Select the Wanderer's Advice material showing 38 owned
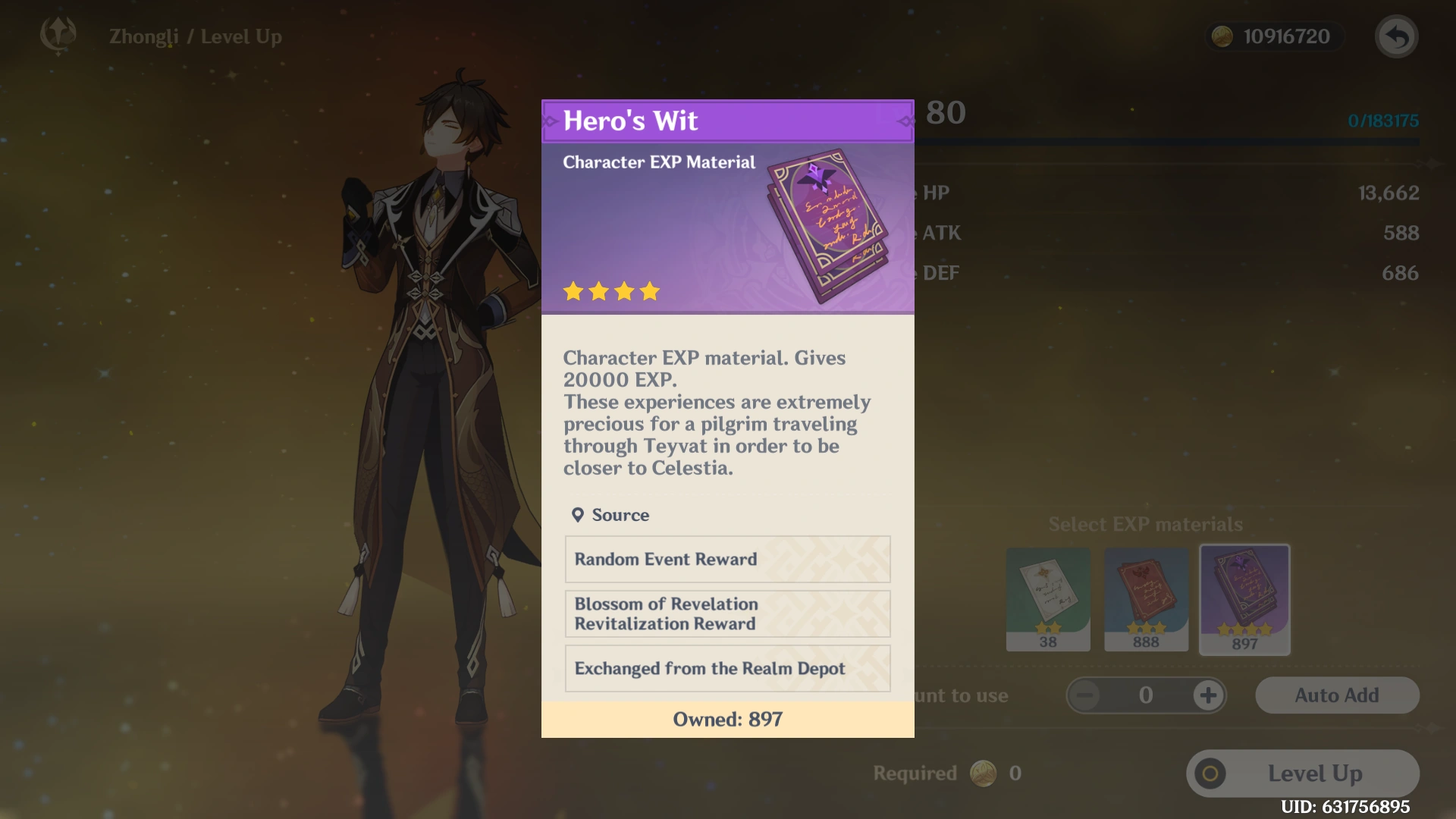Image resolution: width=1456 pixels, height=819 pixels. click(1048, 599)
